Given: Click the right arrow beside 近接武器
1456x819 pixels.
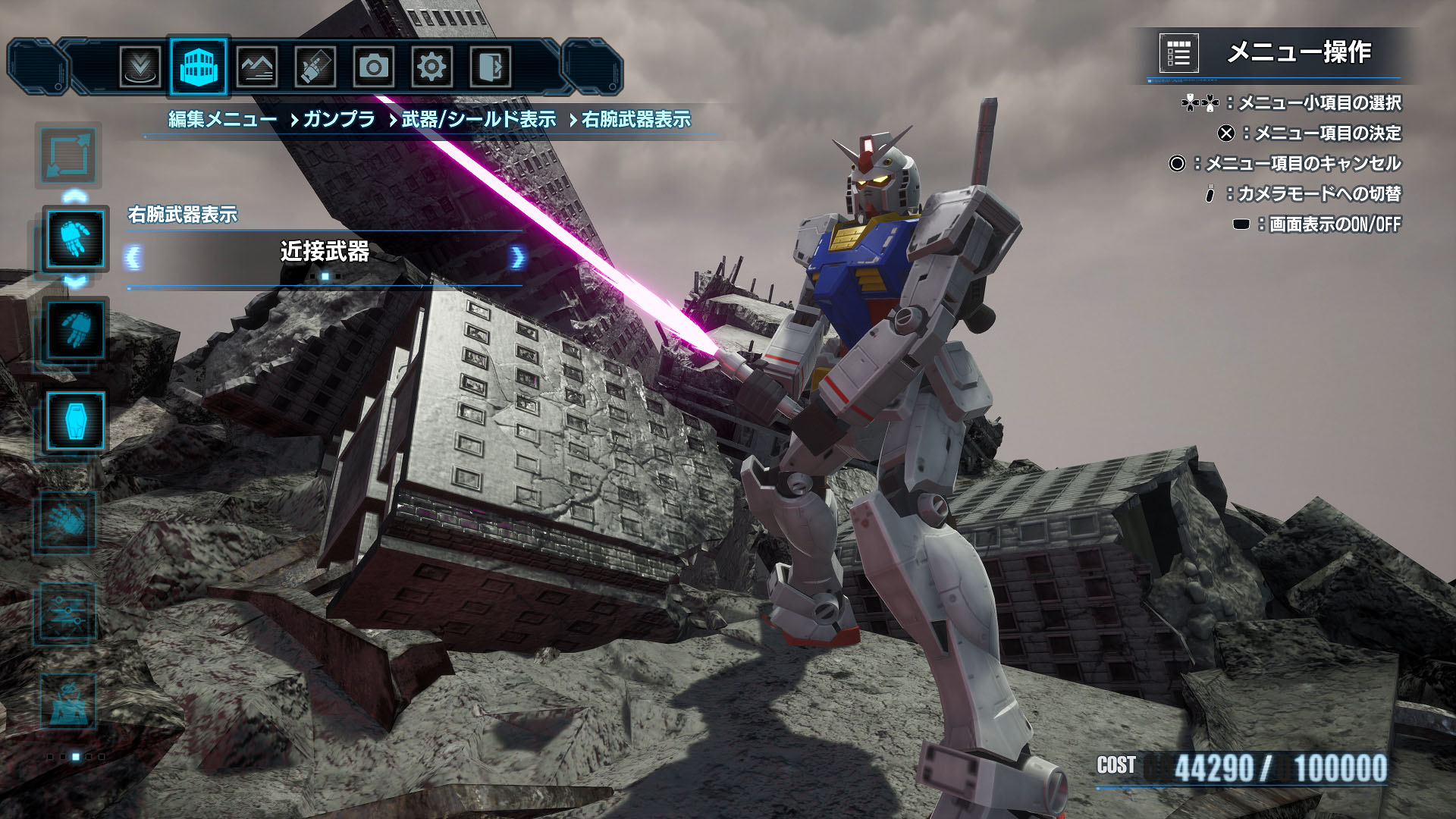Looking at the screenshot, I should 517,258.
